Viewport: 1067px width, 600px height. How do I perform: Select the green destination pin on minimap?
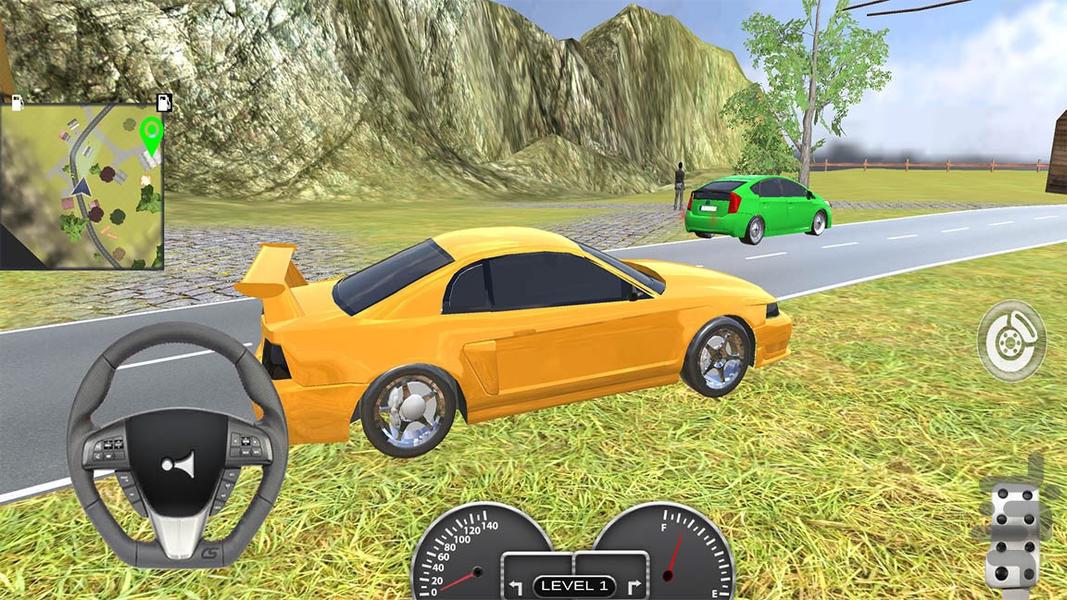(151, 136)
